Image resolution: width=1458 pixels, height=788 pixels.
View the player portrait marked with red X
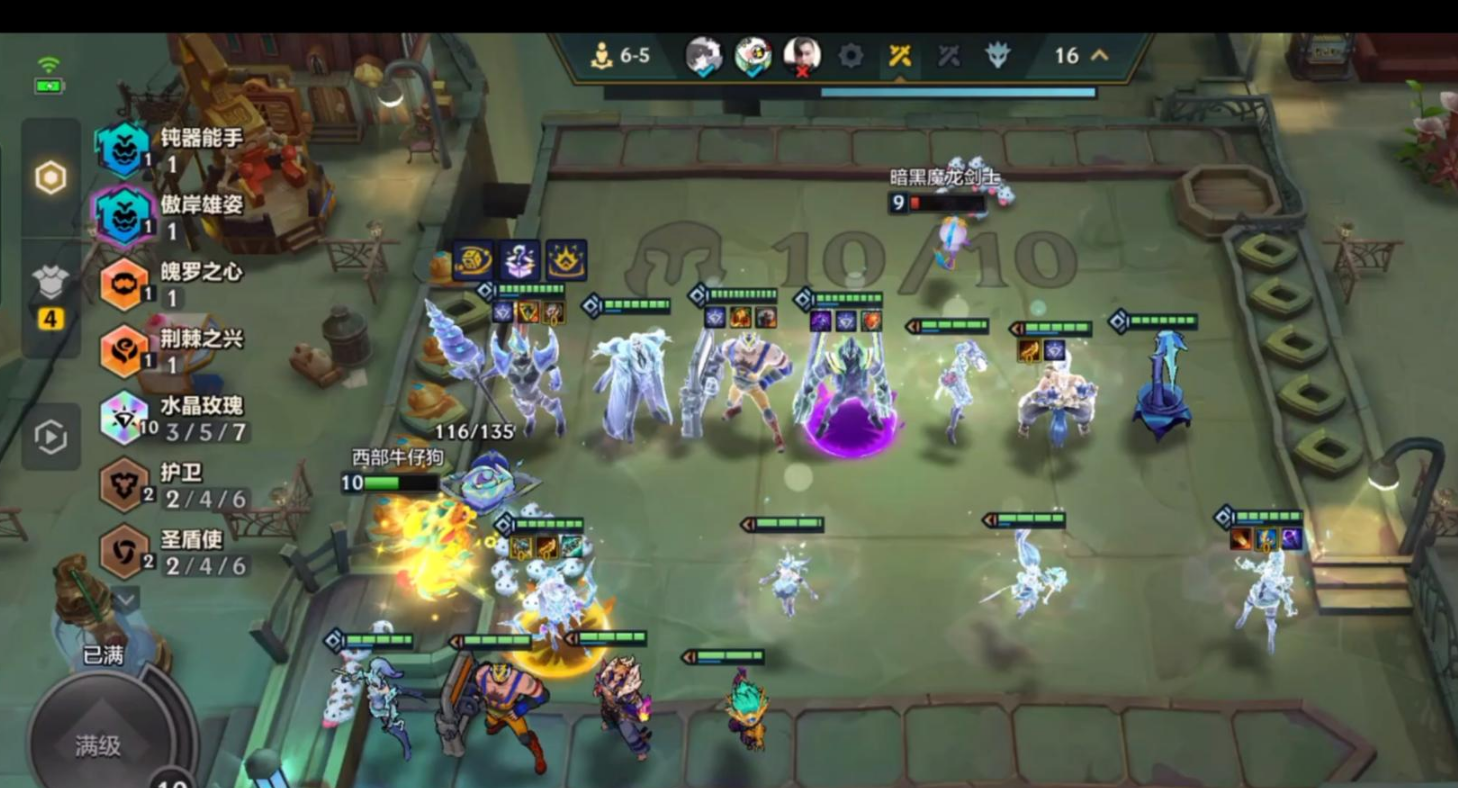point(801,56)
